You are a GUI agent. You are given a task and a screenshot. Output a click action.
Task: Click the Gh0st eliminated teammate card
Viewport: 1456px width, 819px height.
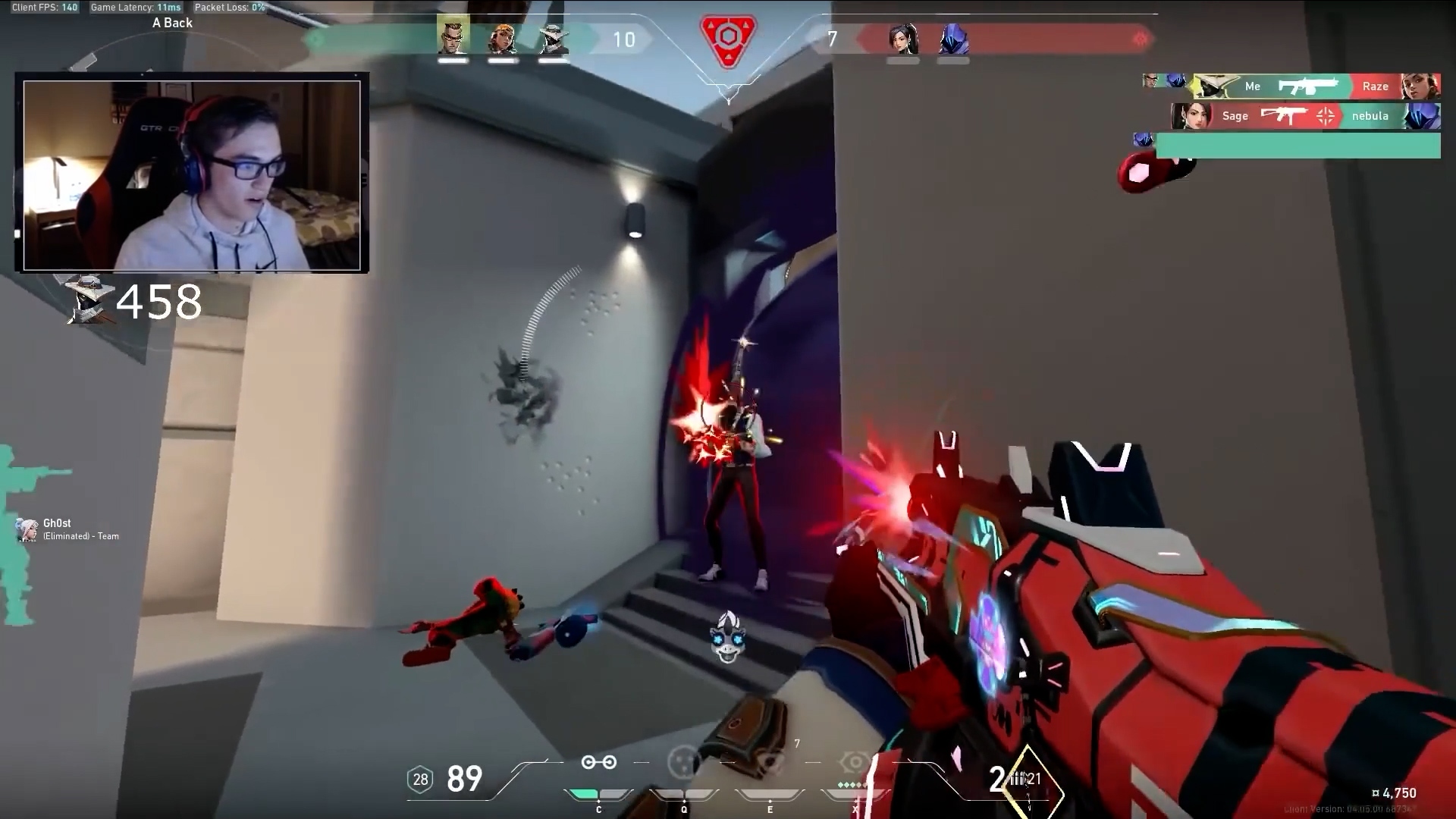[x=68, y=529]
